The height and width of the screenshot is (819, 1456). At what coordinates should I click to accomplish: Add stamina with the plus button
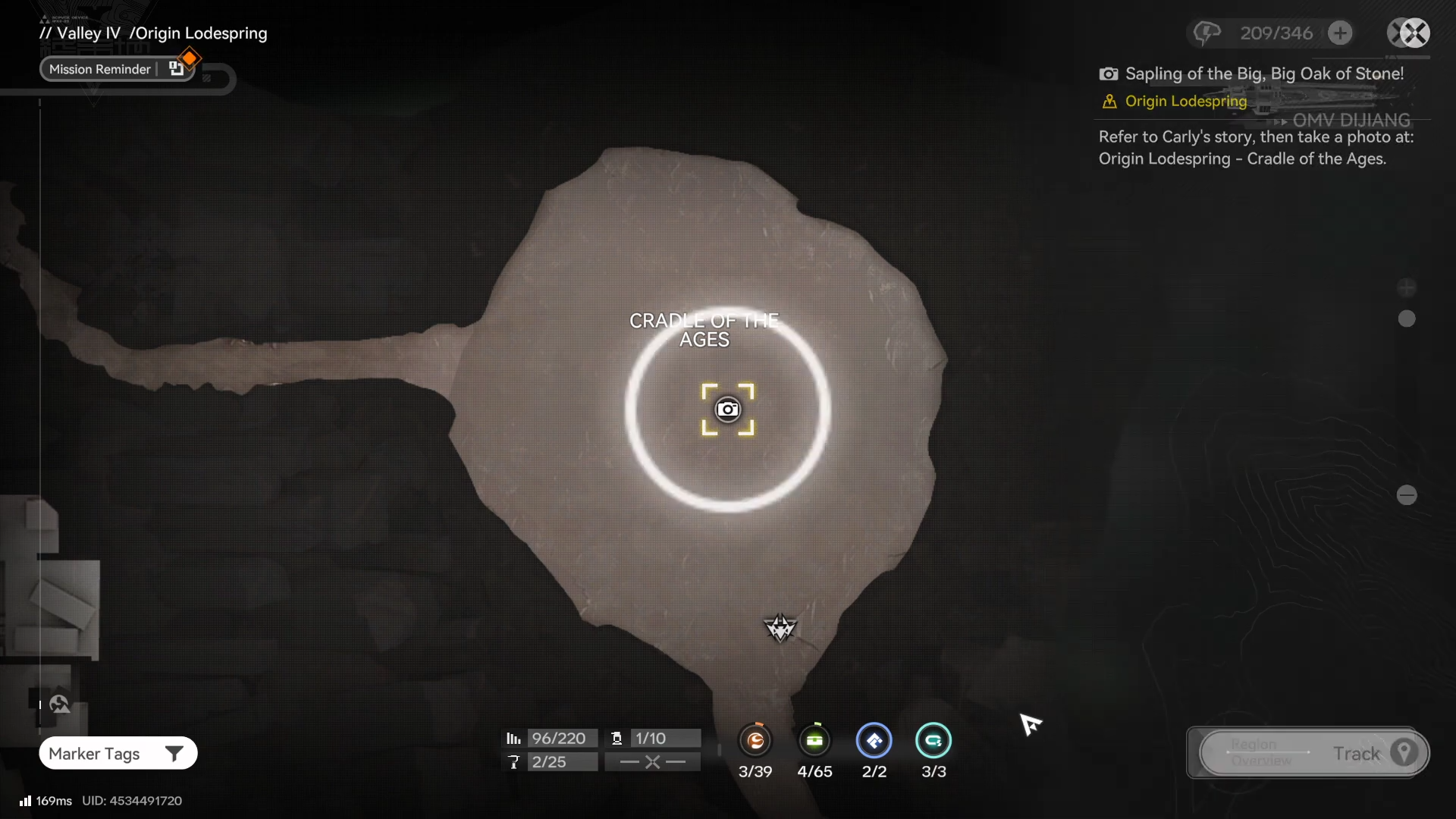click(1340, 33)
